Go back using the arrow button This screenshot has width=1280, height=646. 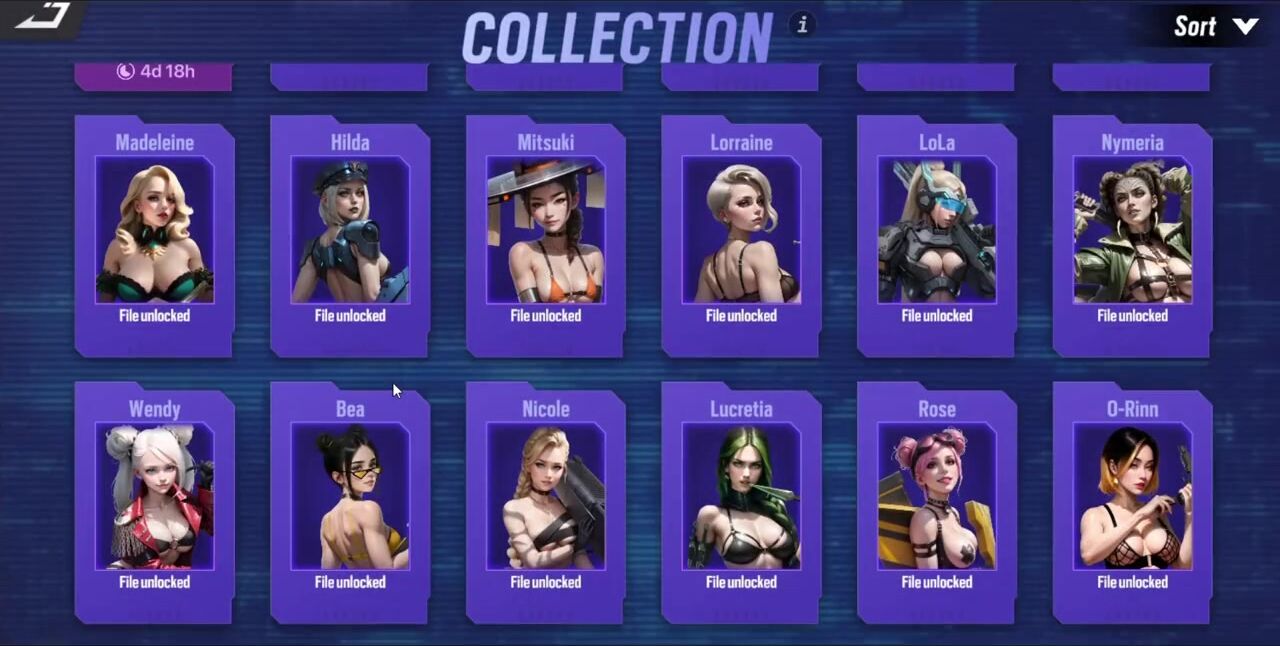pyautogui.click(x=42, y=16)
